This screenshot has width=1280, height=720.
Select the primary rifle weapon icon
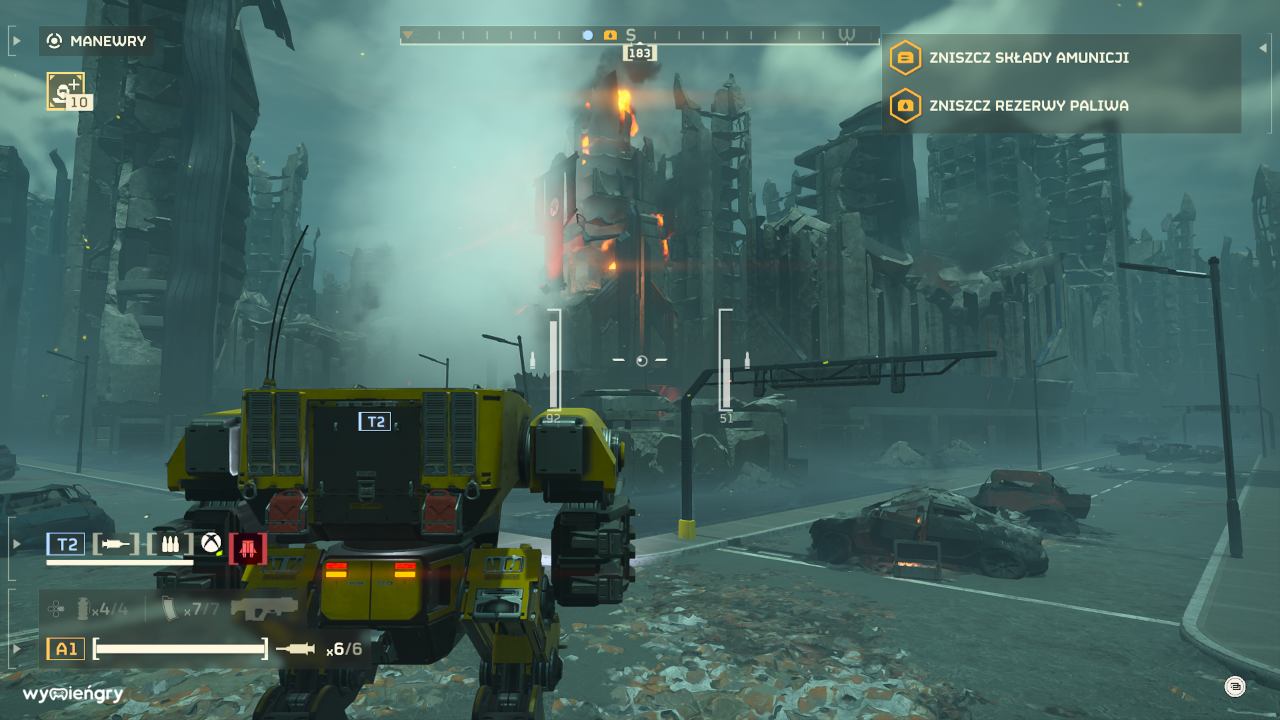tap(264, 608)
